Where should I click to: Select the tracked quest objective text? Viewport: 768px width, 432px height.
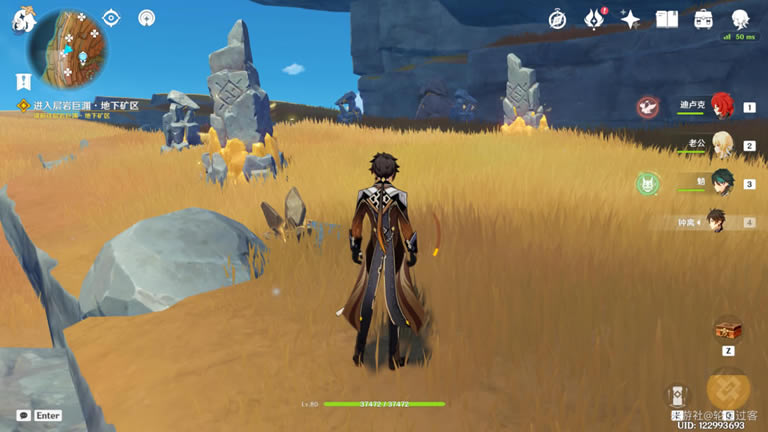(84, 105)
